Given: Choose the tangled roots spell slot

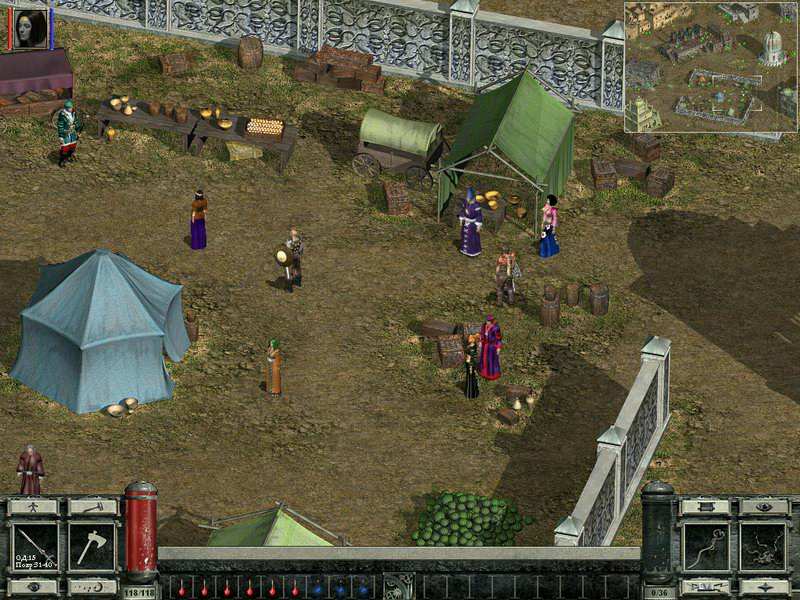Looking at the screenshot, I should click(765, 546).
